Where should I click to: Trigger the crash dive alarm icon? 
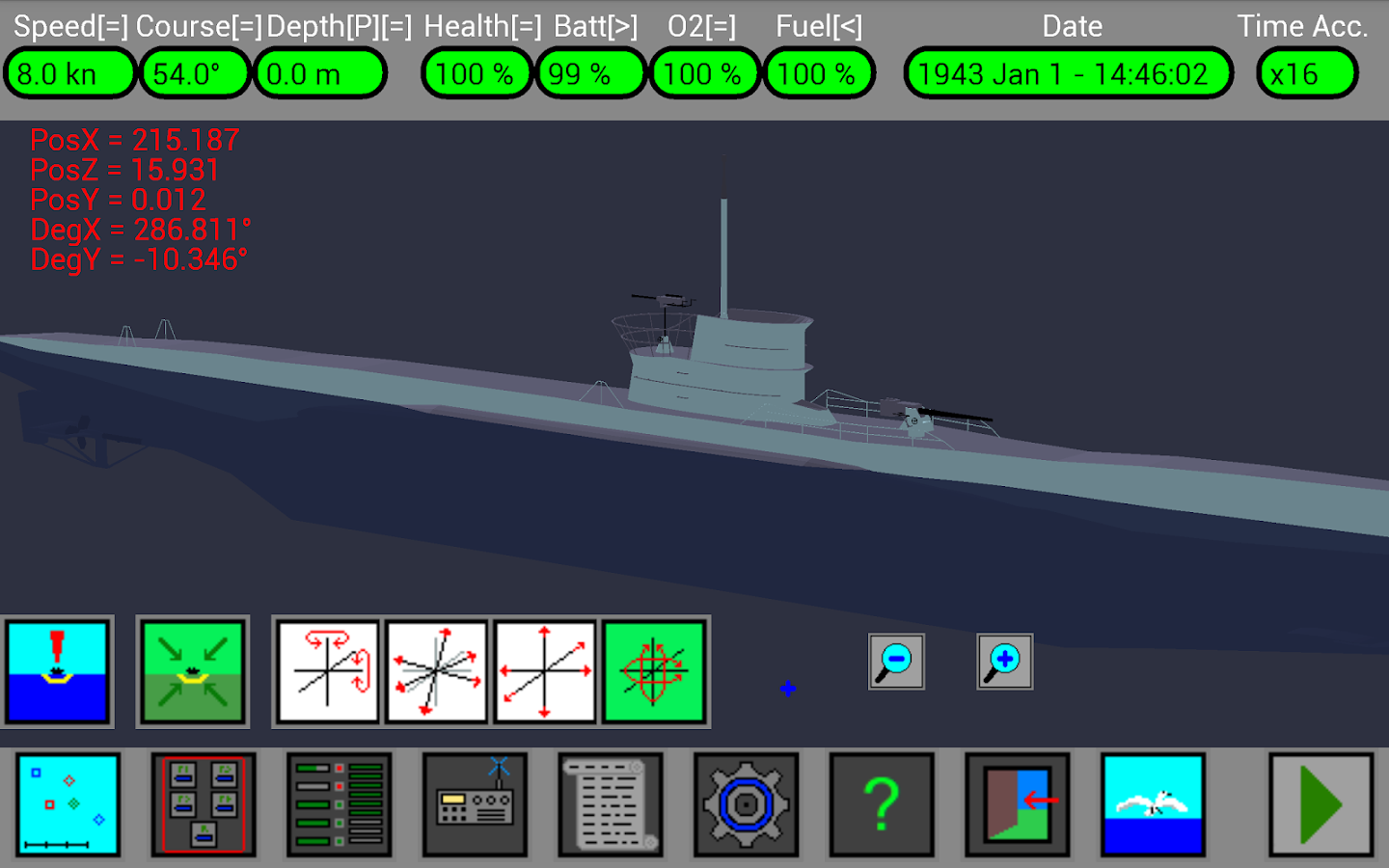pos(60,670)
